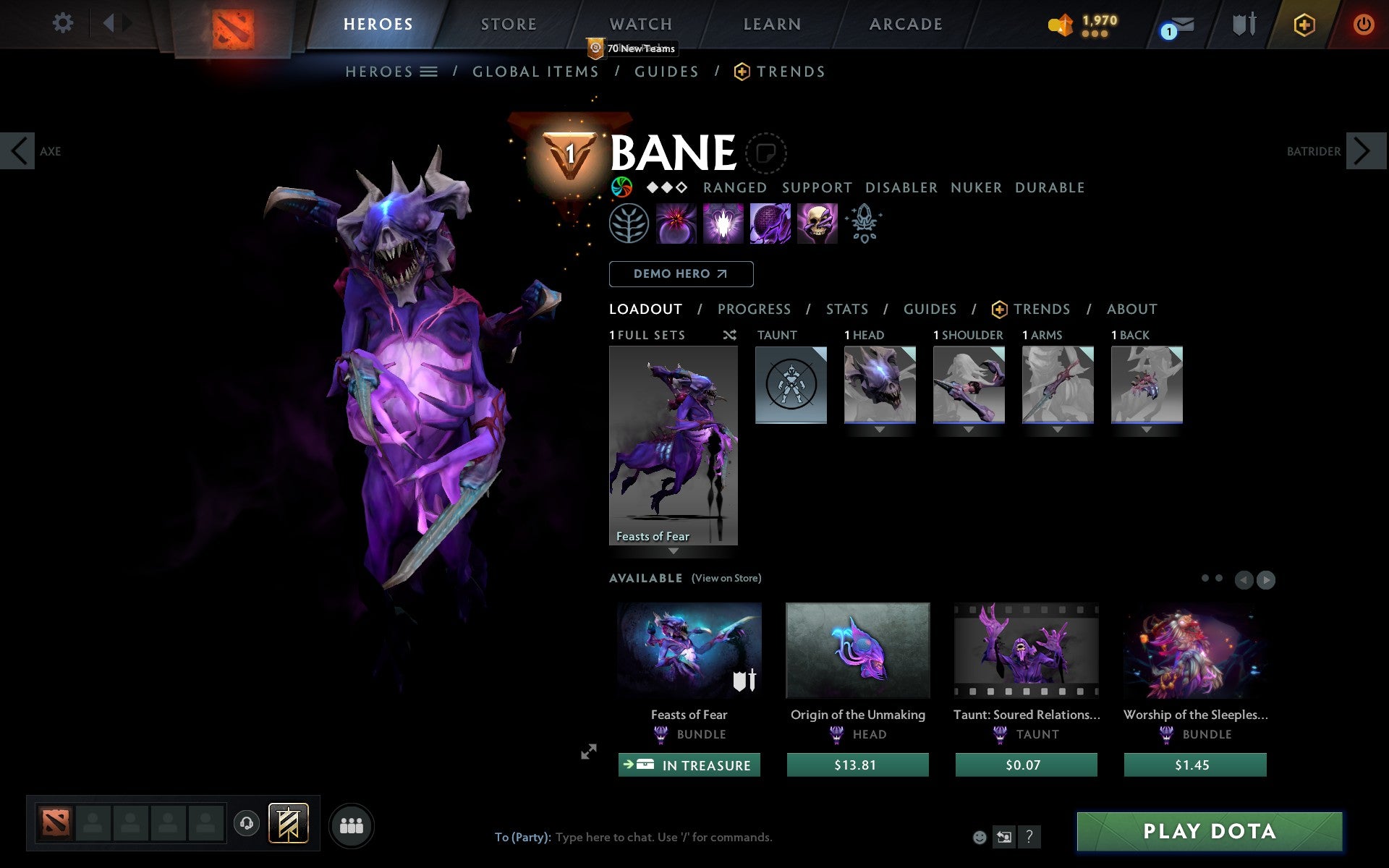1389x868 pixels.
Task: Expand the Feasts of Fear set arrow
Action: point(674,551)
